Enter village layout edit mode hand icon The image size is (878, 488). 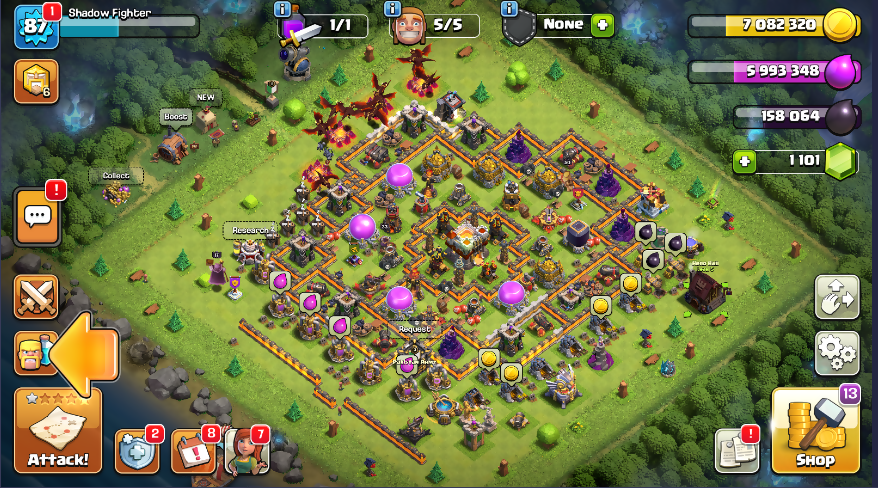[x=837, y=297]
